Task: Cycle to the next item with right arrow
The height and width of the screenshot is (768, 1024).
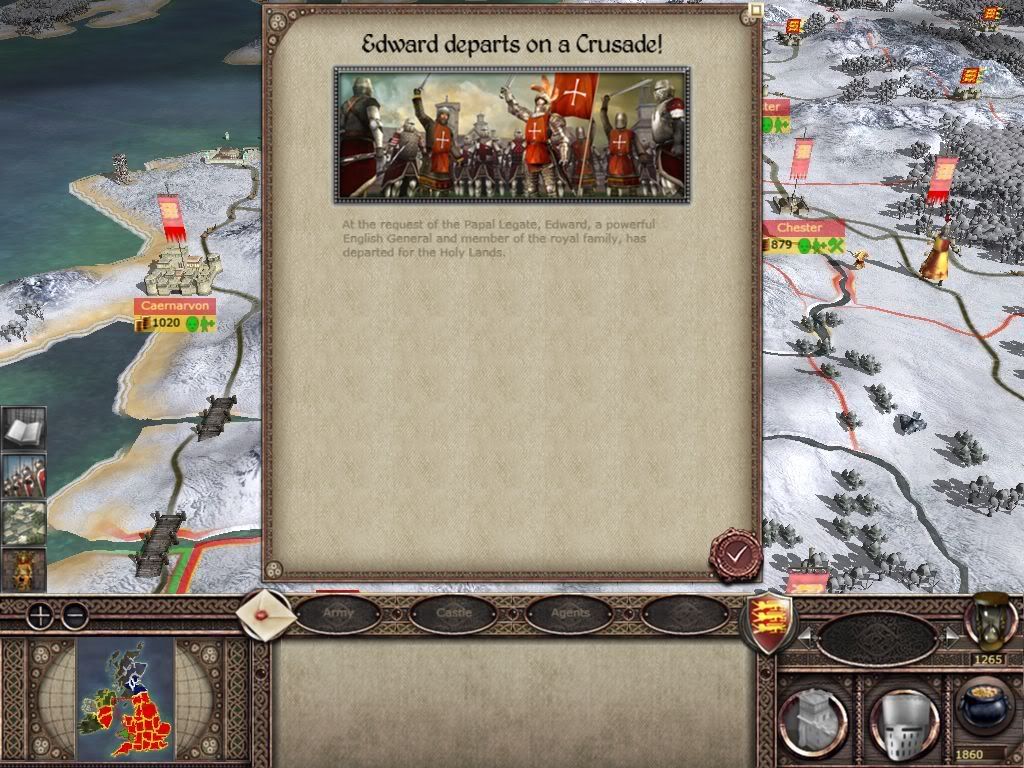Action: pos(950,636)
